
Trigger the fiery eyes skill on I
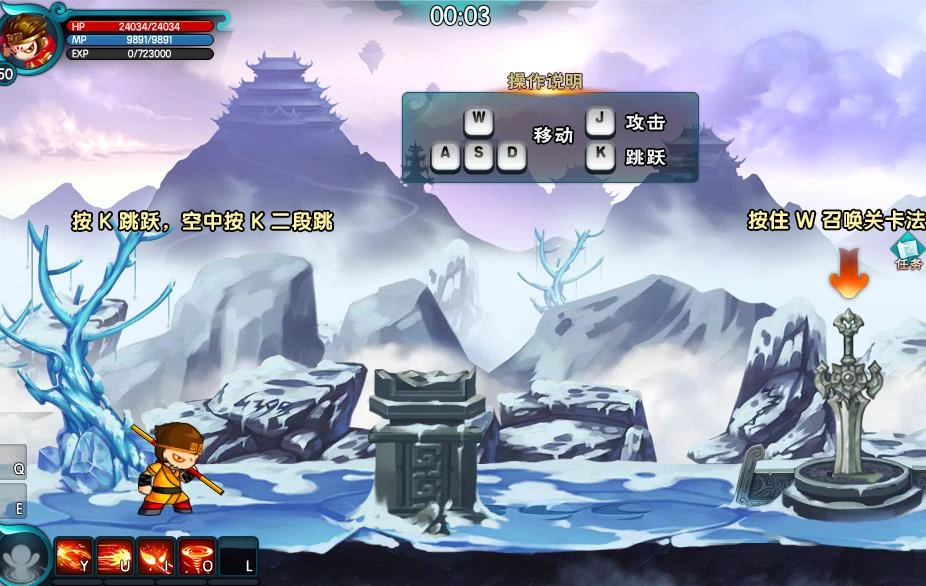[156, 556]
